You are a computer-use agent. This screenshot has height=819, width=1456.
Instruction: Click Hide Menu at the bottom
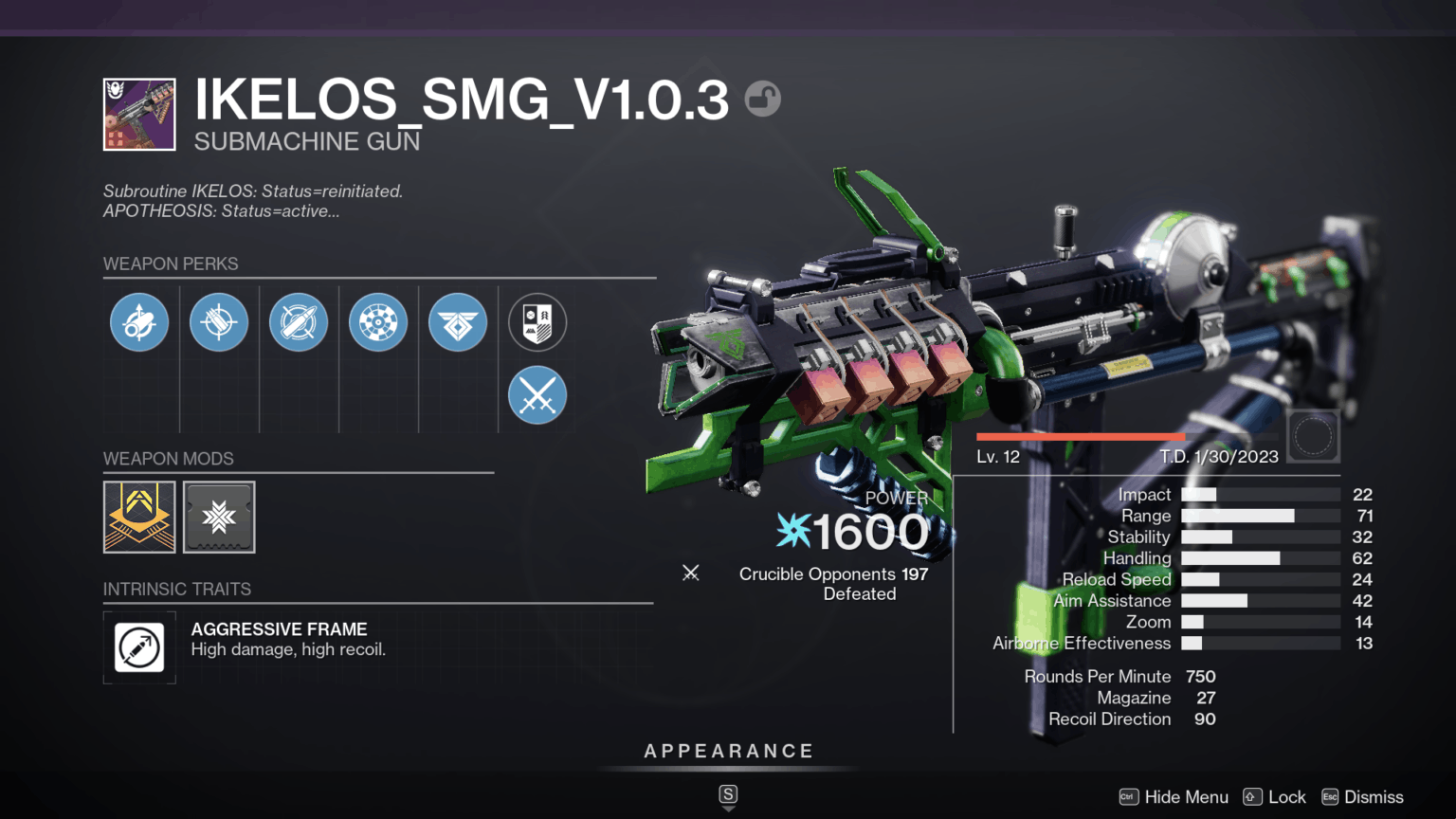1186,797
